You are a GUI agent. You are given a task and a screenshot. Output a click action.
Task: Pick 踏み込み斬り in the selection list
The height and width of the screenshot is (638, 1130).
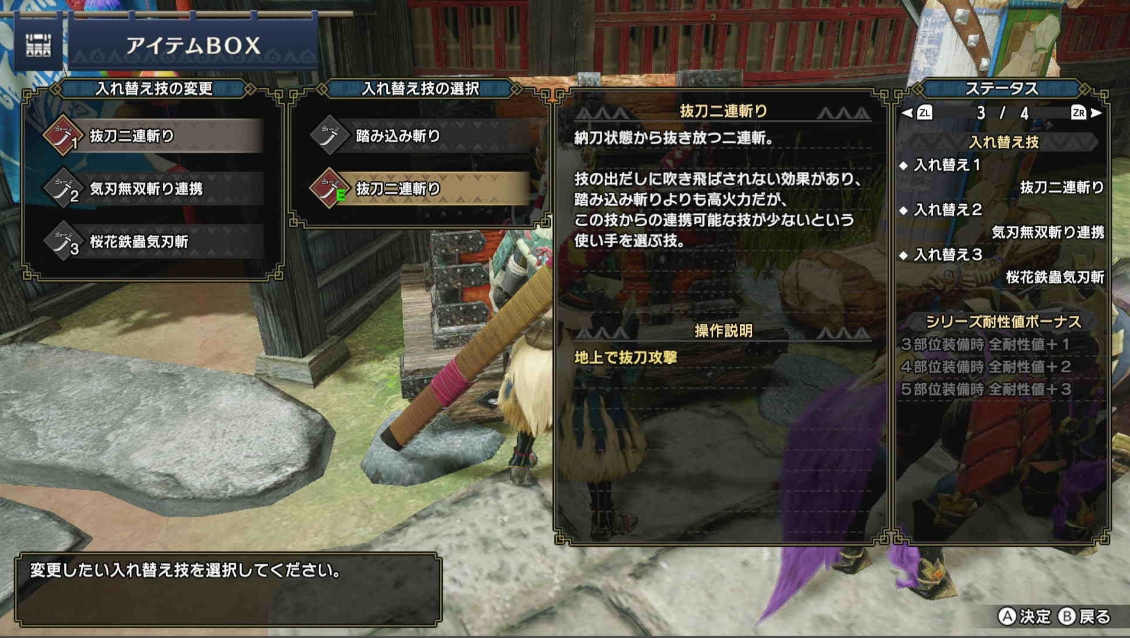coord(418,136)
